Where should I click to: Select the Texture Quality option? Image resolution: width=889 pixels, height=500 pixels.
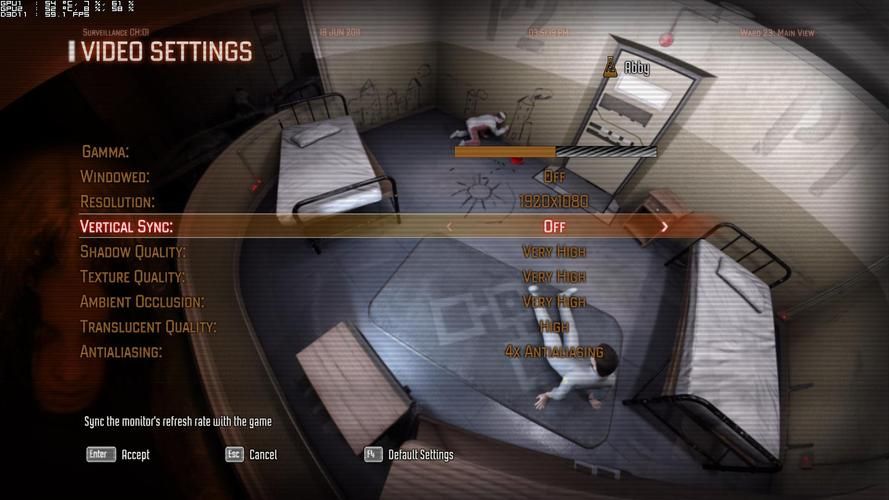coord(133,277)
